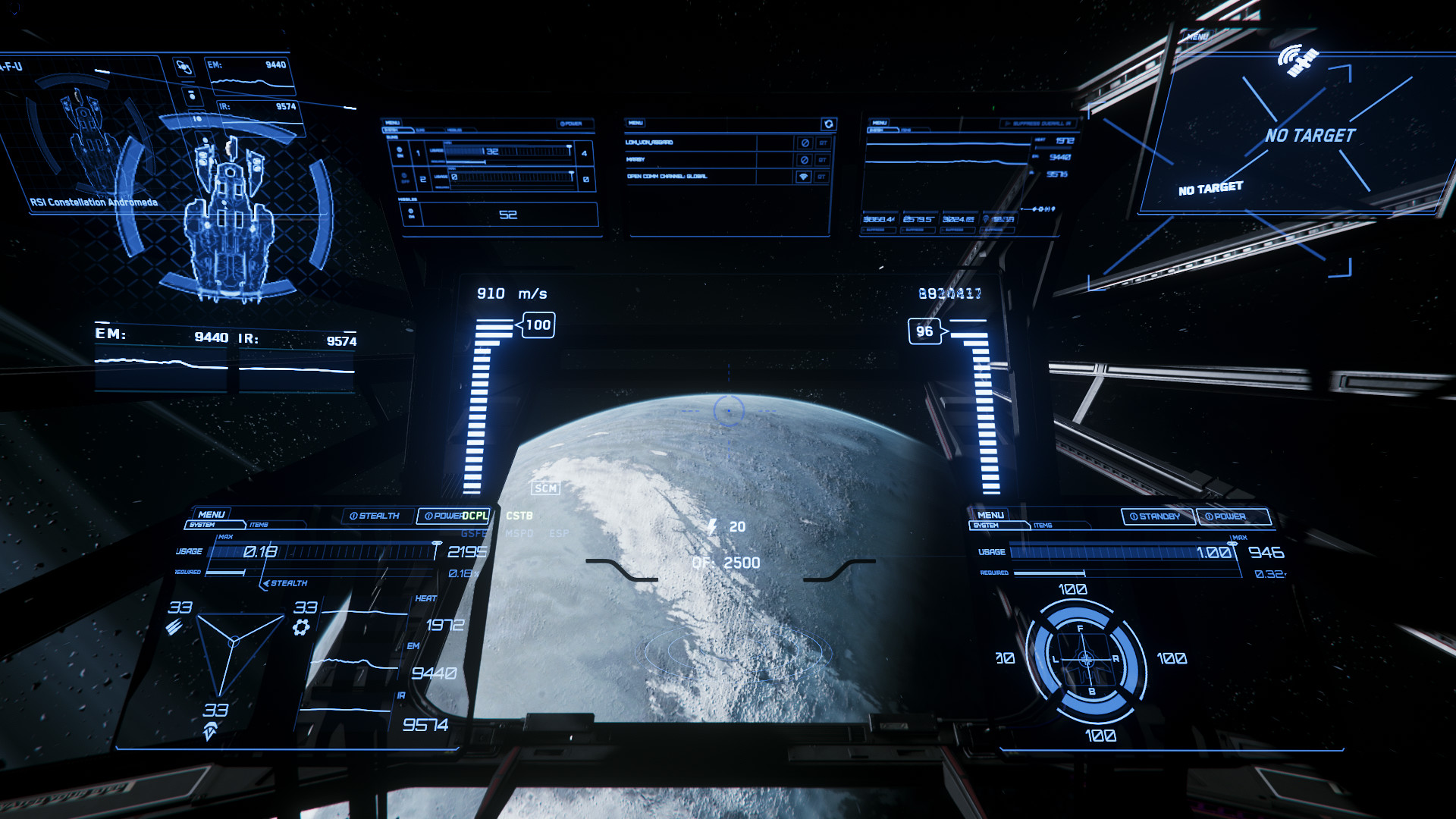
Task: Open the MENU on the shields display
Action: pyautogui.click(x=990, y=515)
